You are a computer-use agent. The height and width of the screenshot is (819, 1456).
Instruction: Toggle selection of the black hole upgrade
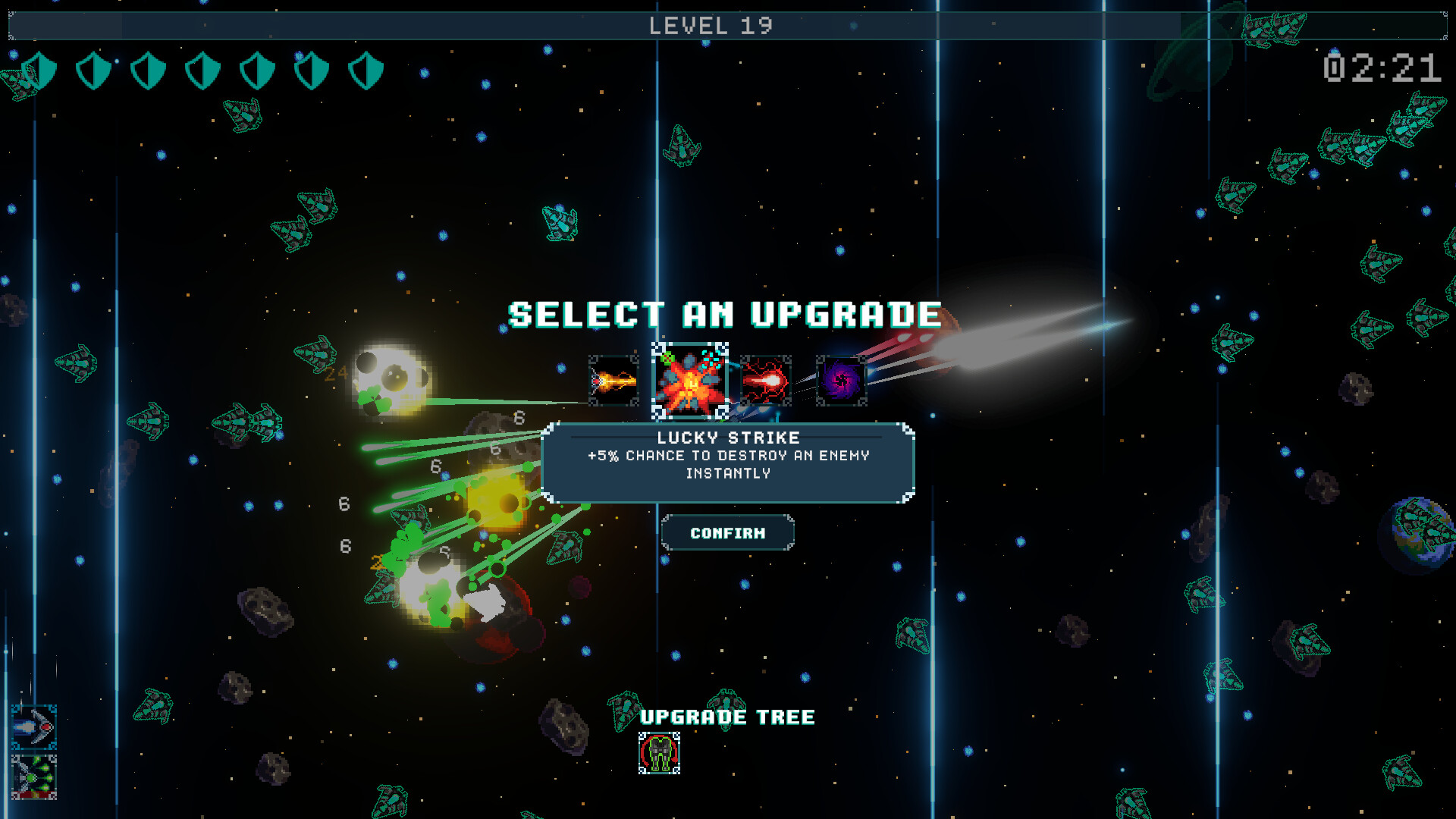[842, 381]
